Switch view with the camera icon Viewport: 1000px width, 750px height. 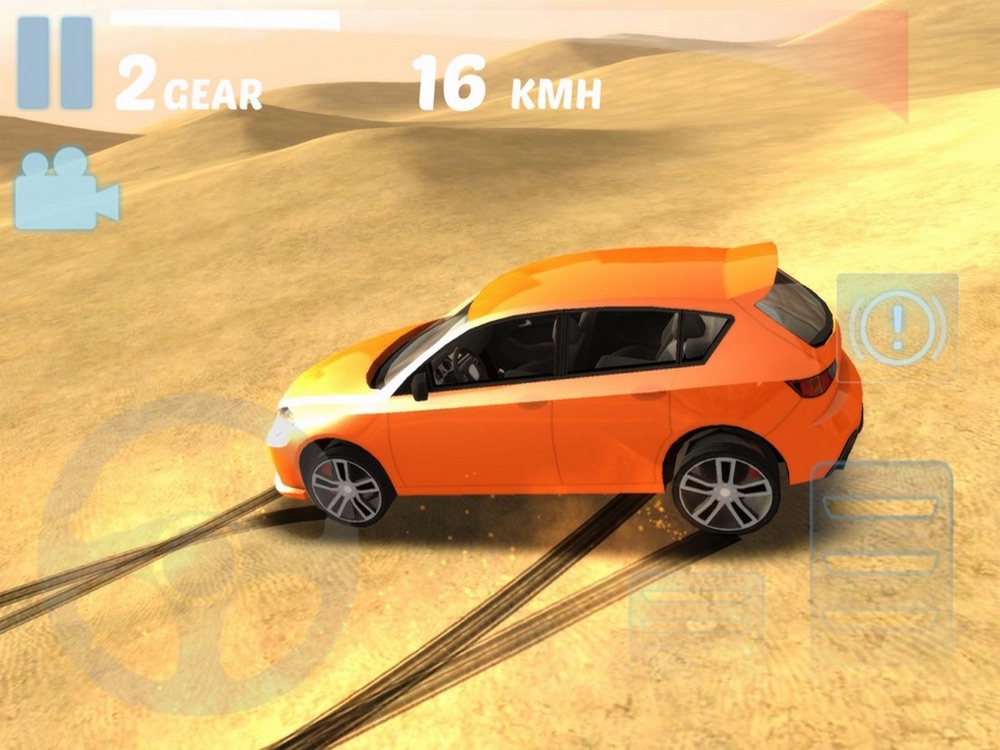tap(66, 188)
